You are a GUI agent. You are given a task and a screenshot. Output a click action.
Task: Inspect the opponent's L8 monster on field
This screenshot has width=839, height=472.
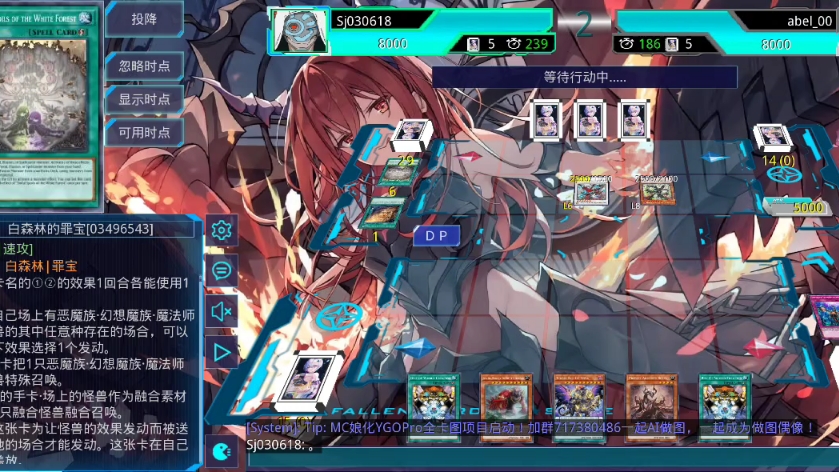tap(656, 192)
